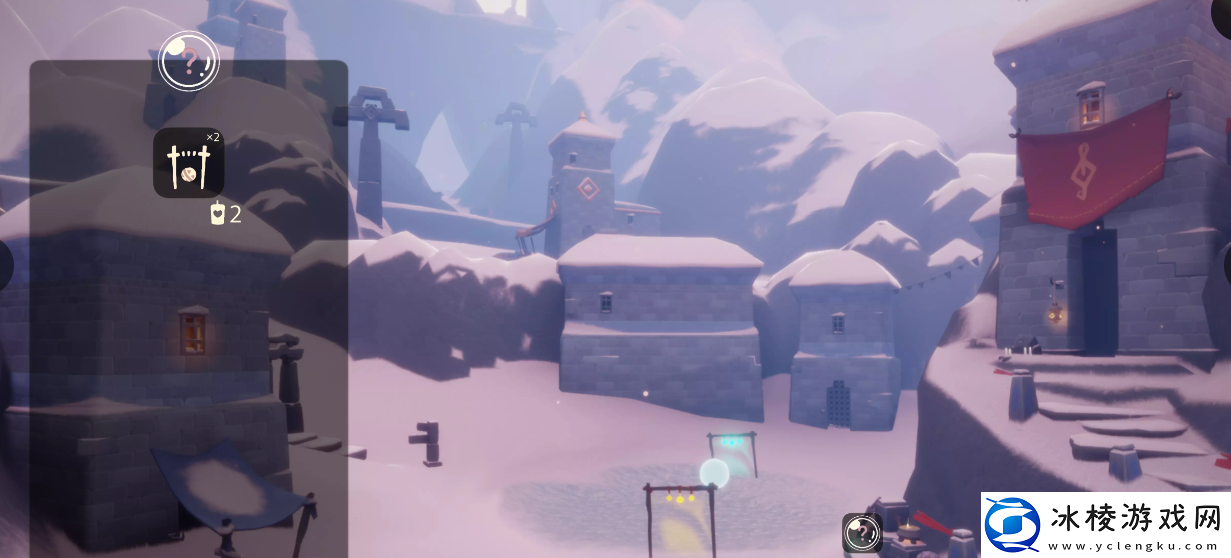
Task: Open the small question-mark prop button by the cauldron
Action: [x=861, y=533]
